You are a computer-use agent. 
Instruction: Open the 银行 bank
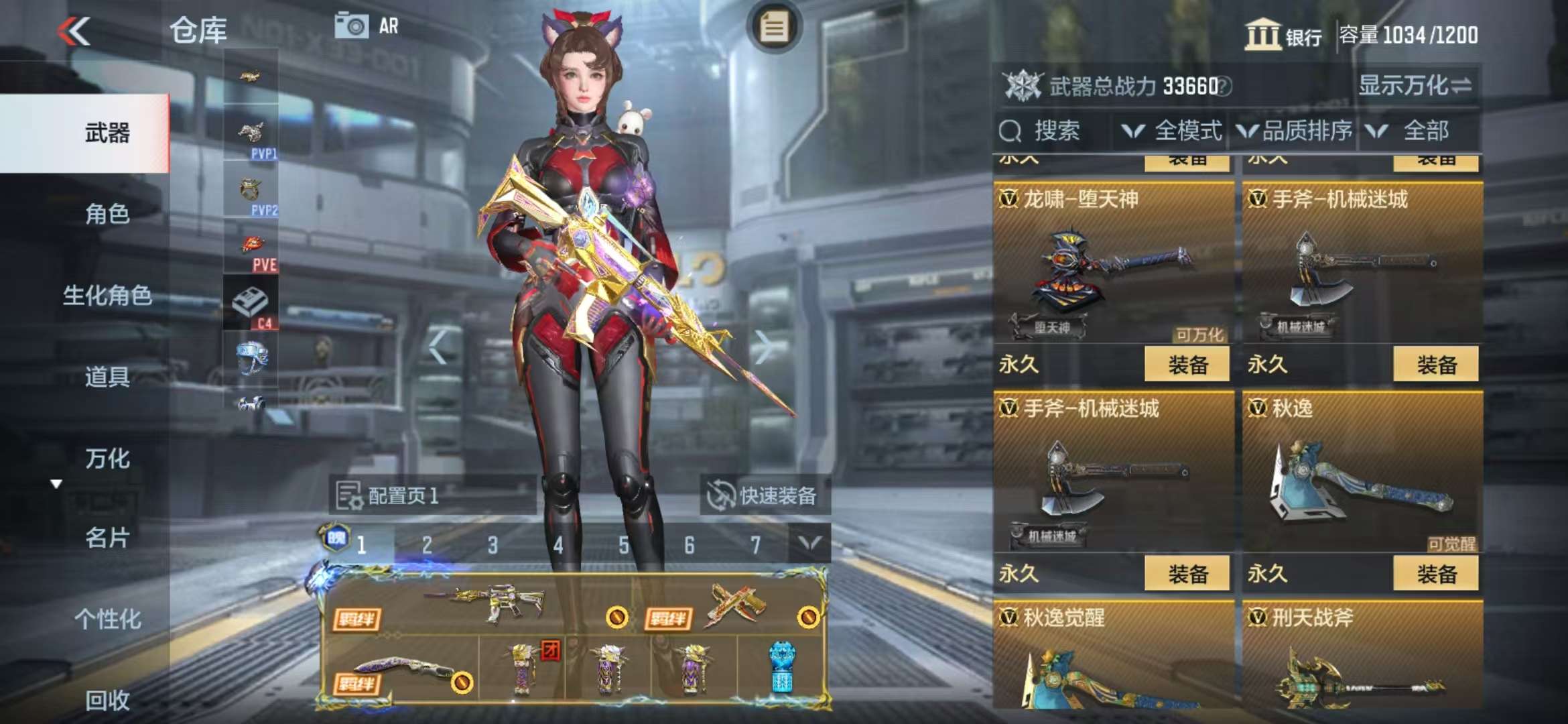point(1283,35)
